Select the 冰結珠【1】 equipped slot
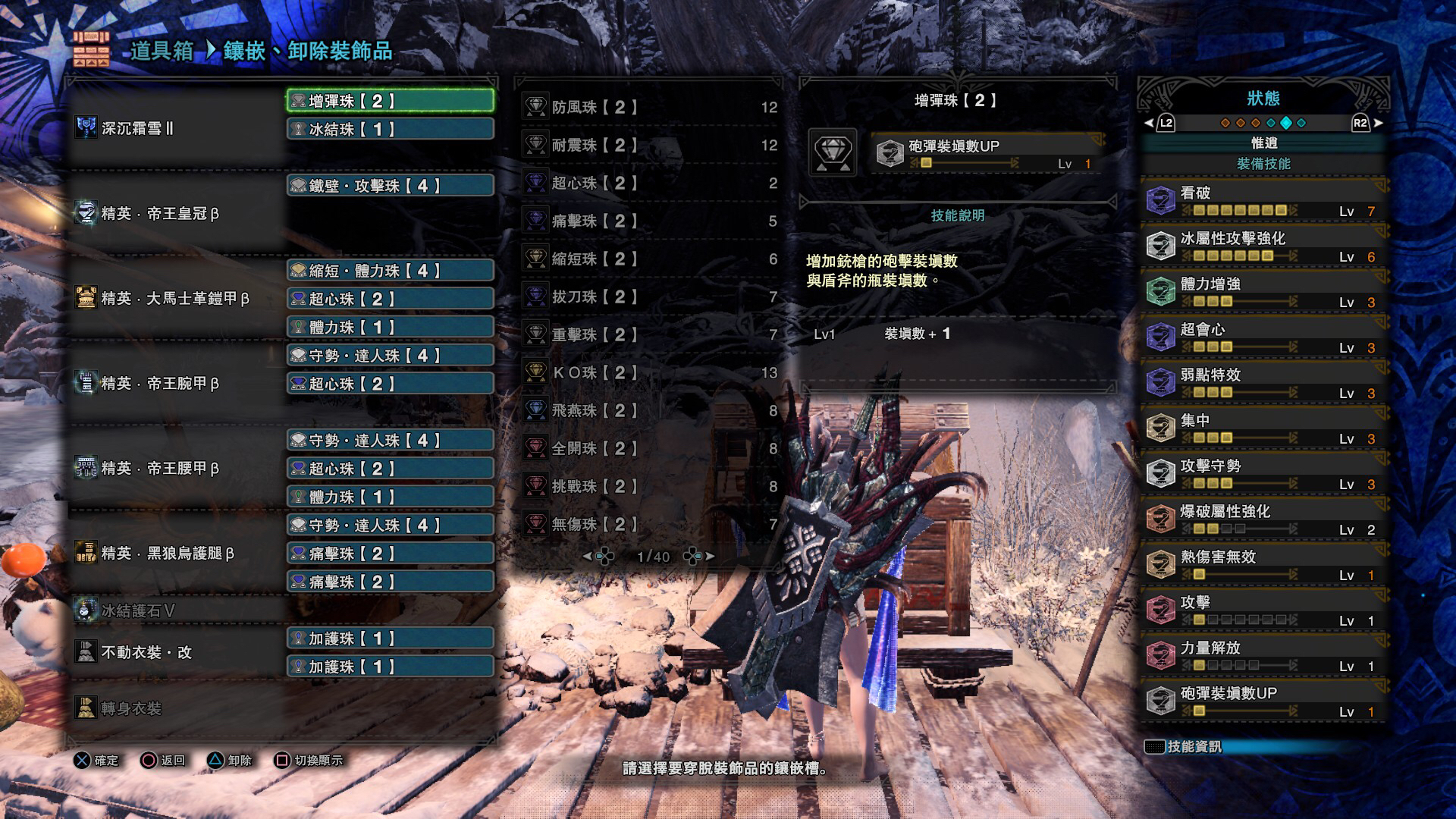This screenshot has height=819, width=1456. [x=389, y=129]
